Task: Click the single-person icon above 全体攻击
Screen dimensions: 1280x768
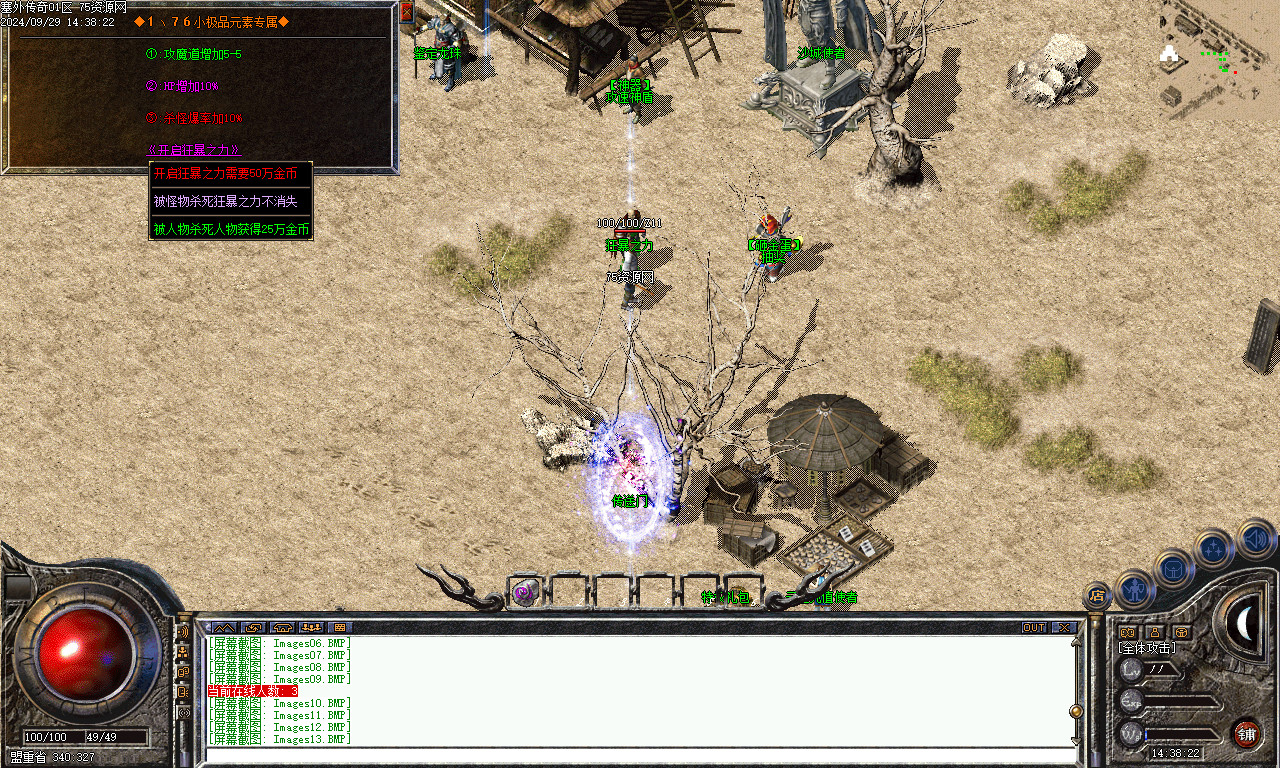Action: [x=1155, y=632]
